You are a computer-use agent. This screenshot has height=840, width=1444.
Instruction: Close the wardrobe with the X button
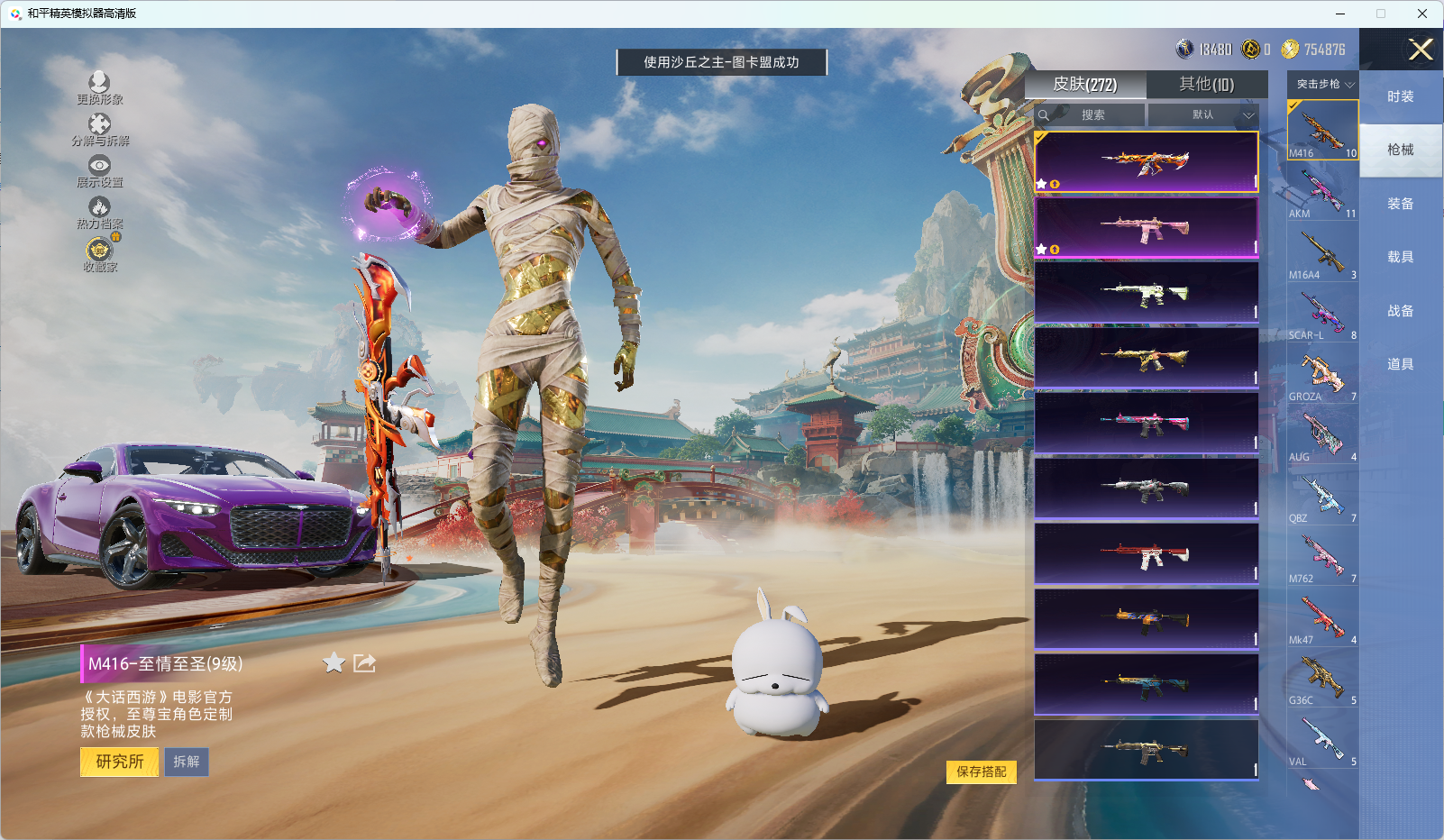(x=1421, y=50)
